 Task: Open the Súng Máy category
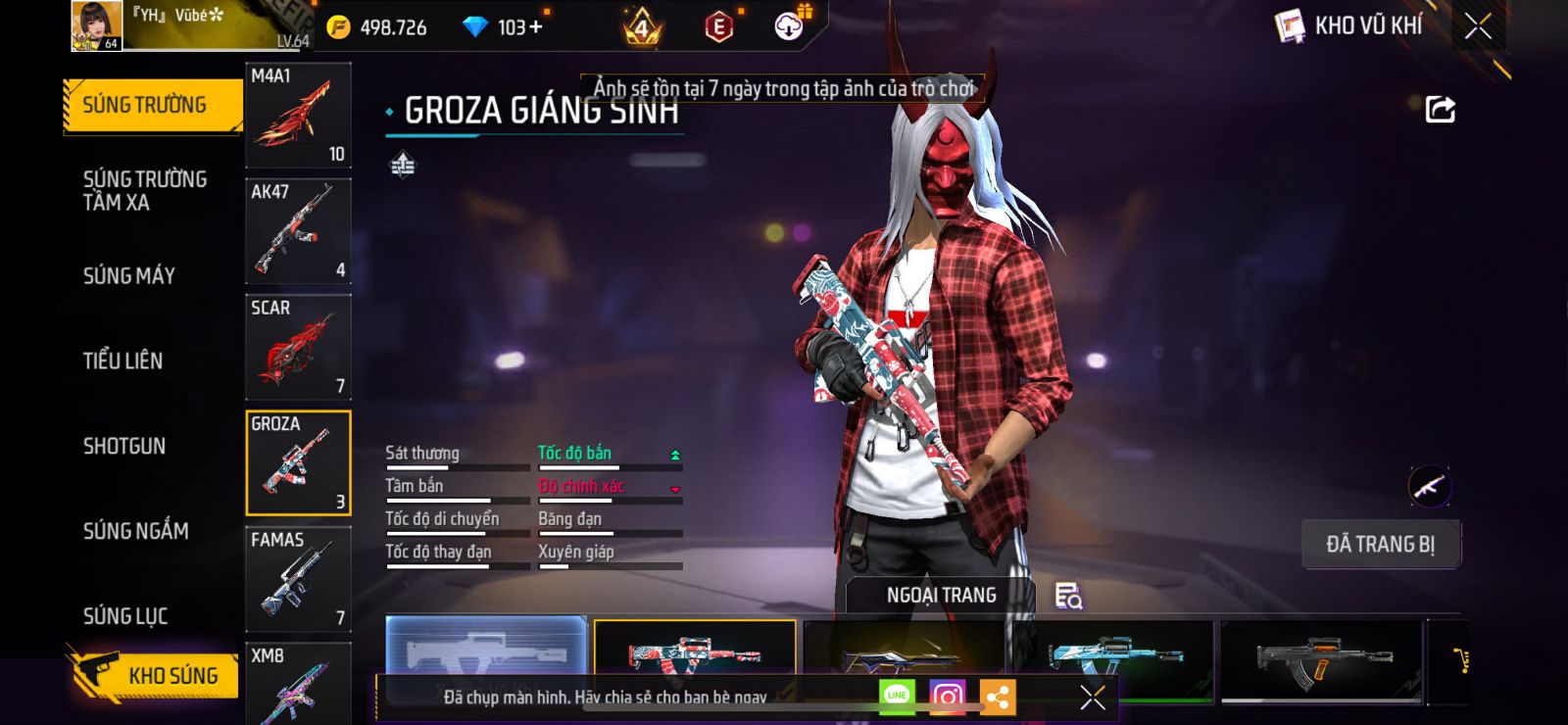pyautogui.click(x=129, y=275)
